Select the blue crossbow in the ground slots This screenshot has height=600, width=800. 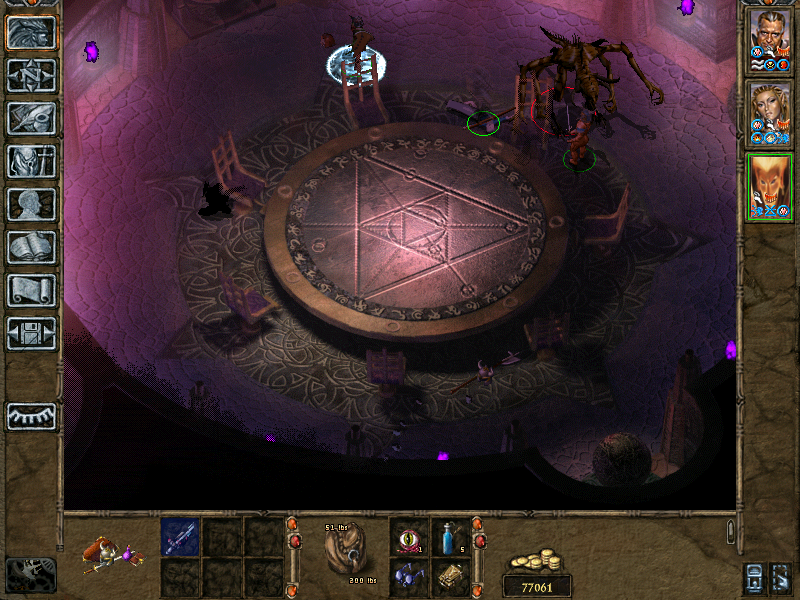tap(180, 537)
